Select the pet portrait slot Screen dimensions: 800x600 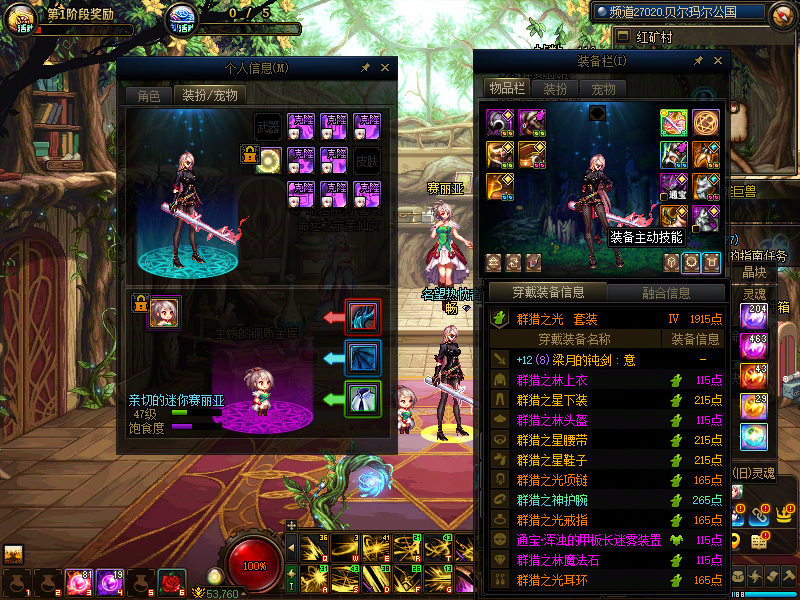pyautogui.click(x=164, y=312)
